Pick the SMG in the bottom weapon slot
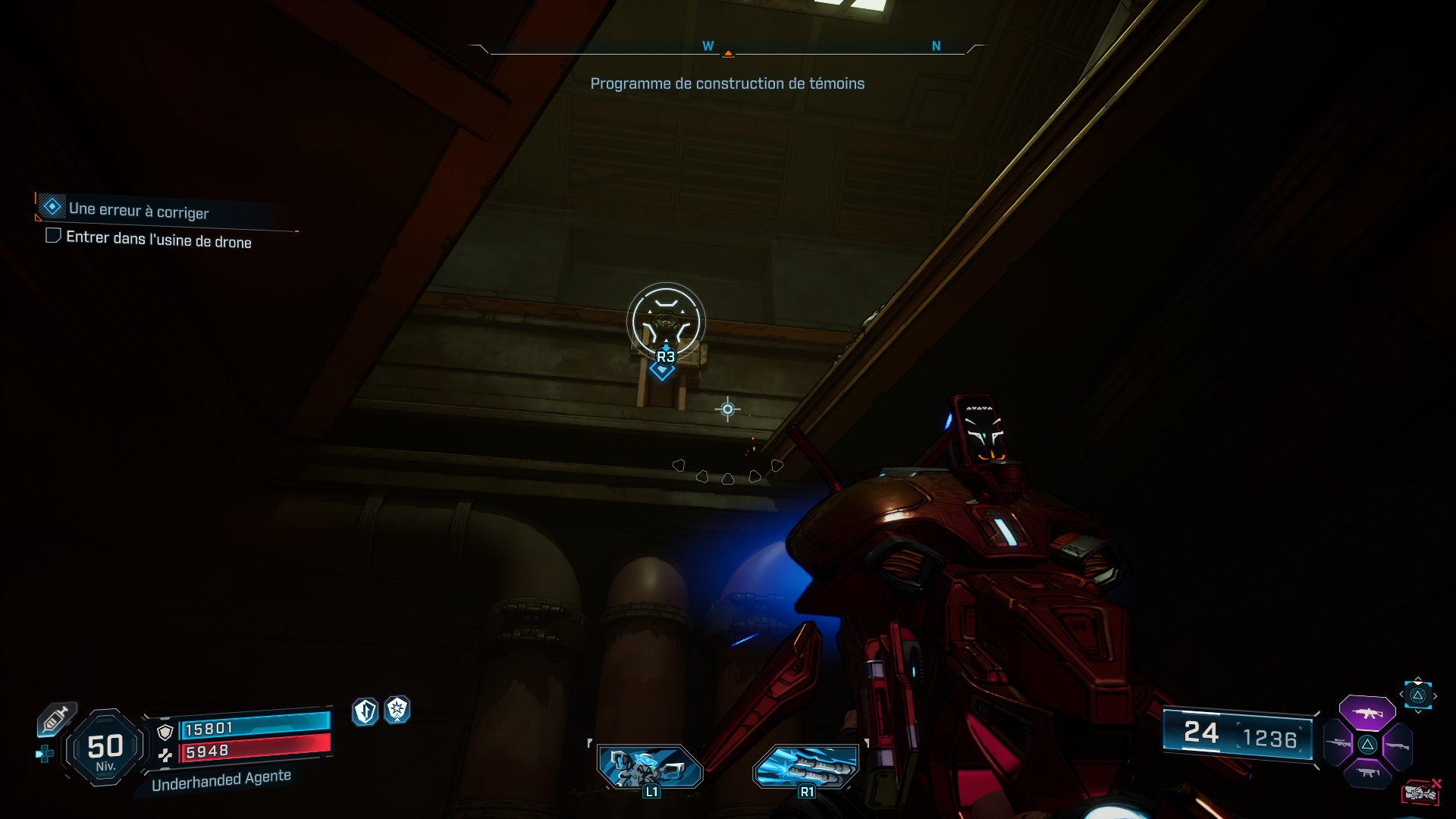1456x819 pixels. 1367,773
